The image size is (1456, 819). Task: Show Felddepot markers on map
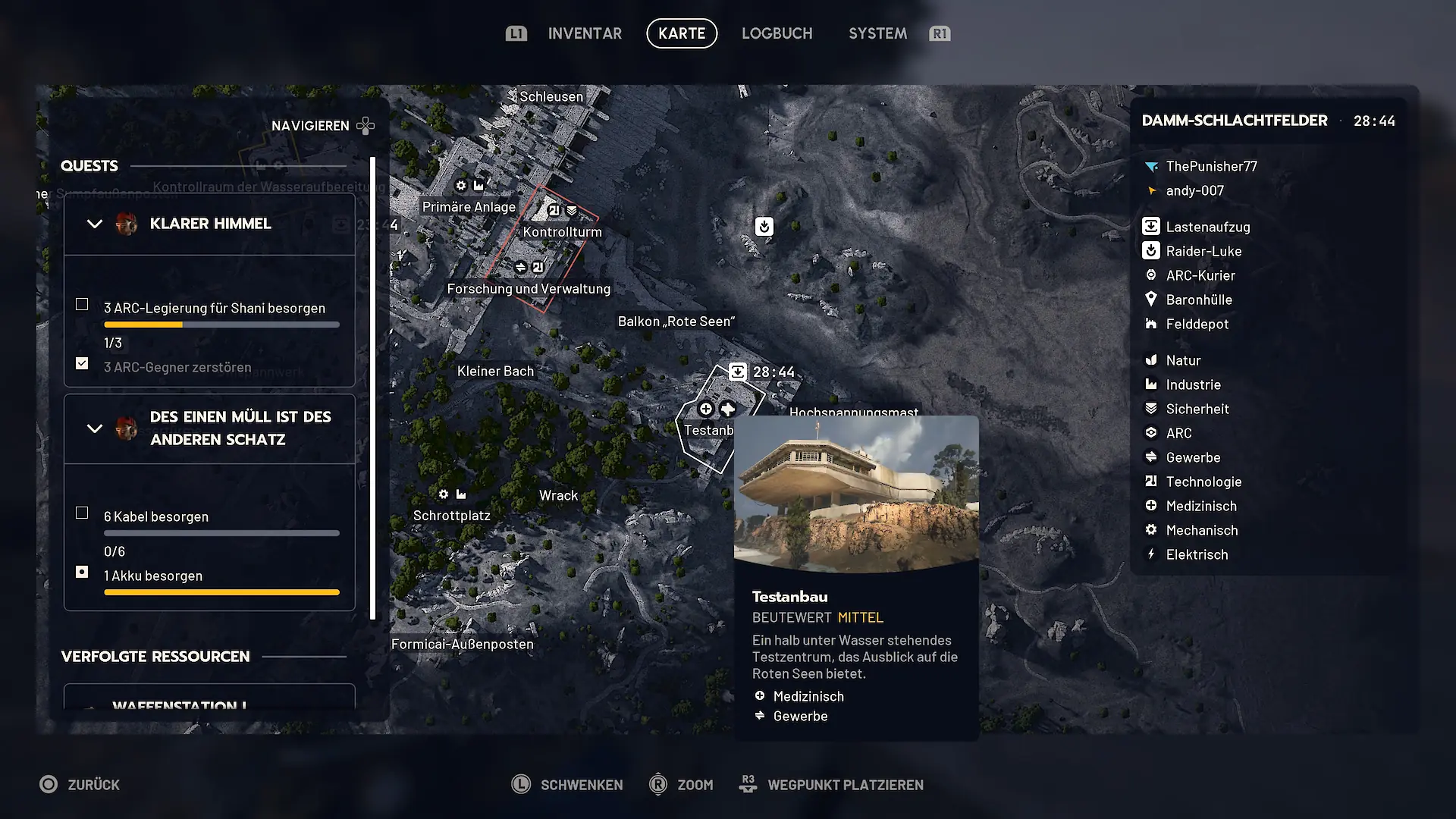tap(1197, 324)
